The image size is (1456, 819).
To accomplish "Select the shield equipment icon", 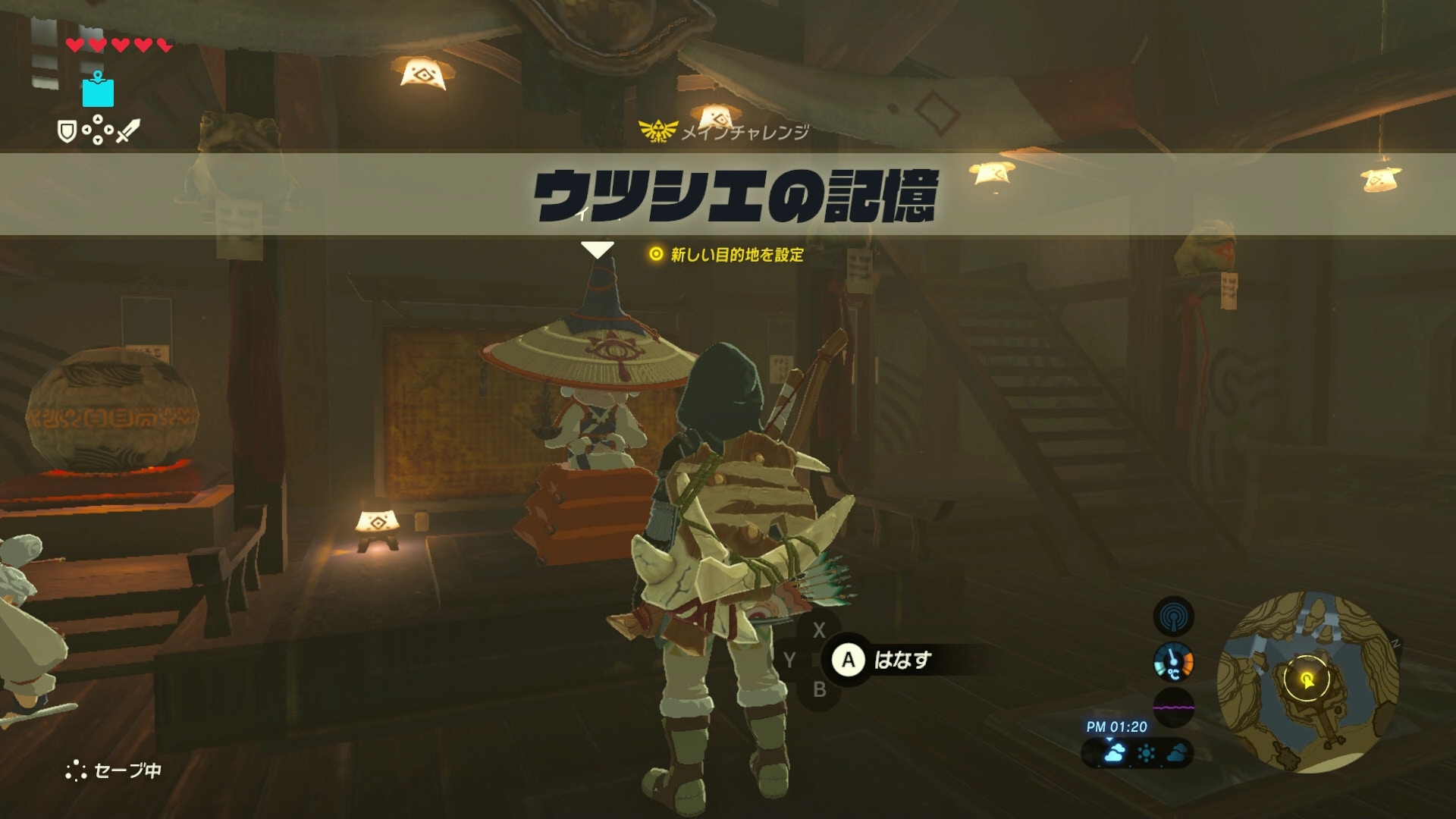I will click(x=67, y=130).
